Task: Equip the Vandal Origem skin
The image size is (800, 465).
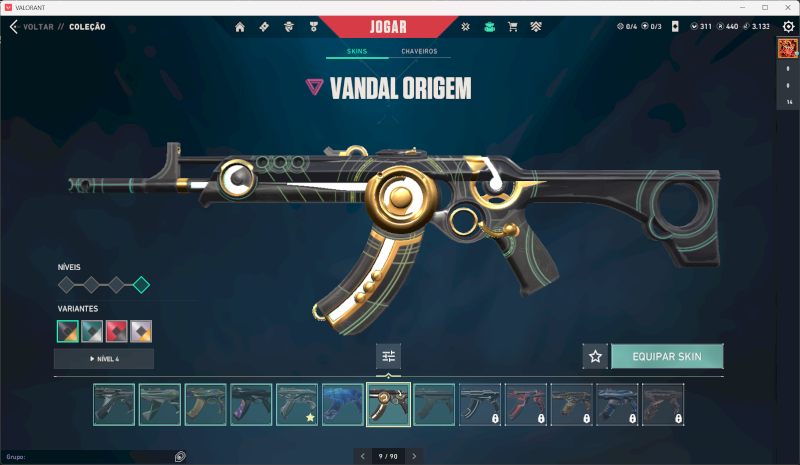Action: 666,356
